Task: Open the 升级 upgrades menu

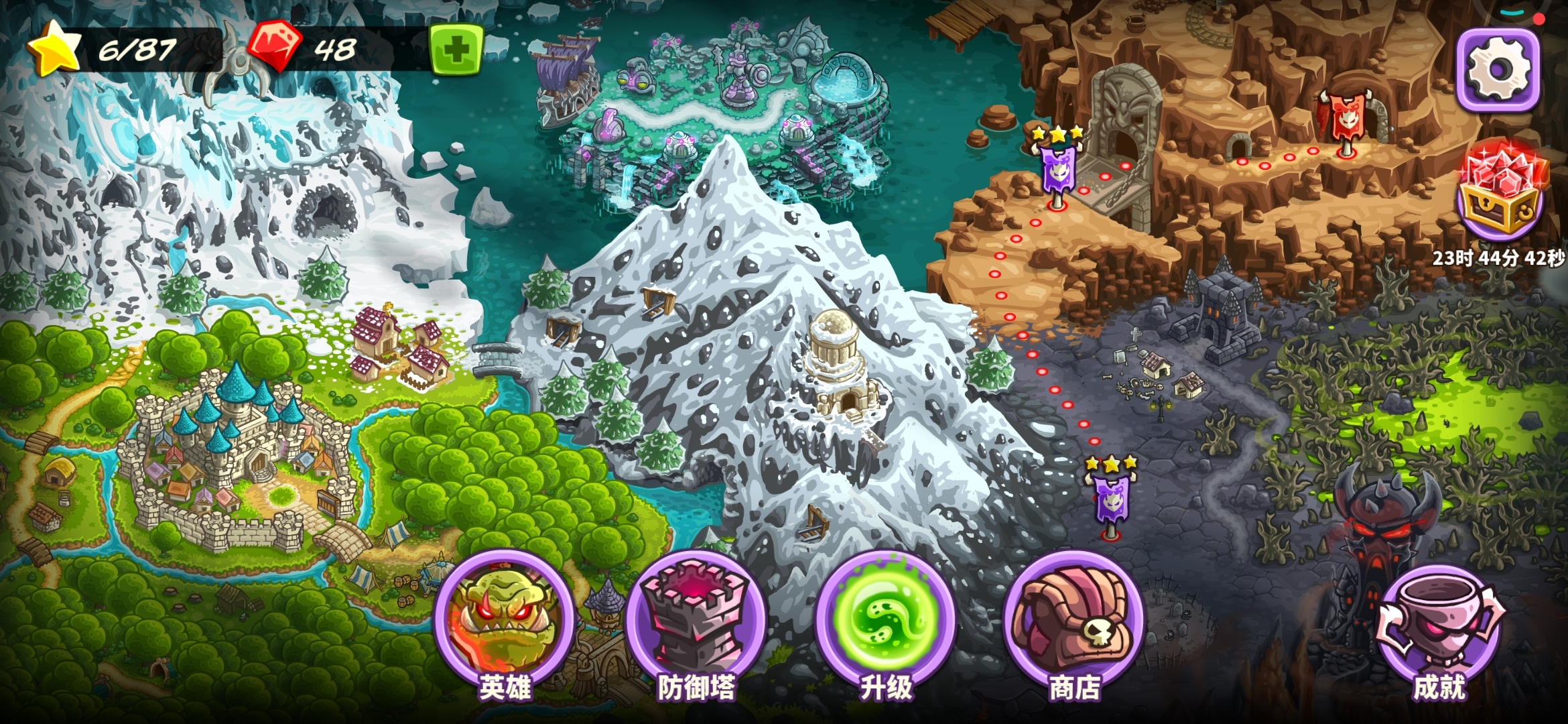Action: click(x=885, y=620)
